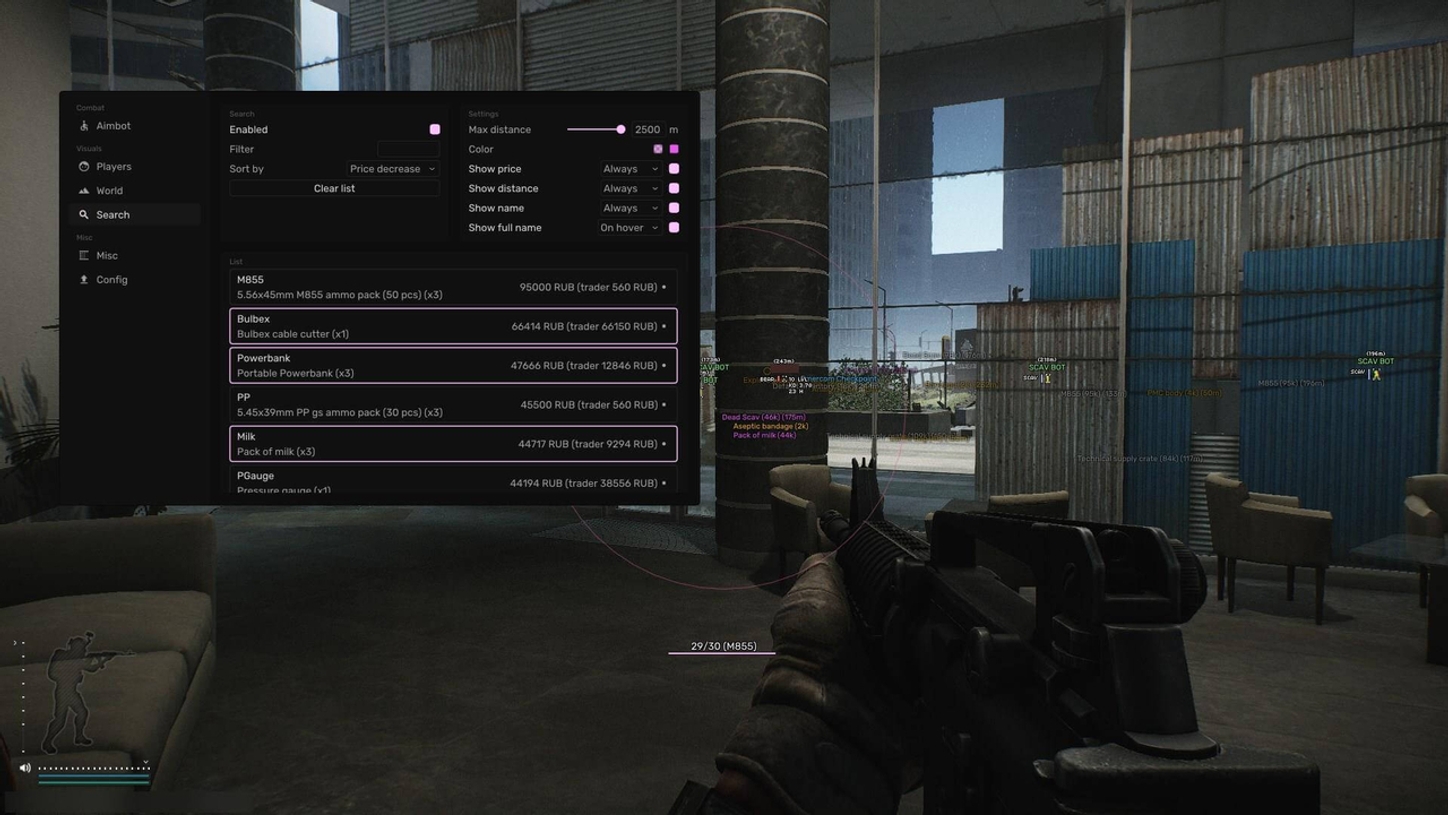Select the Misc list icon
1448x815 pixels.
(x=84, y=255)
